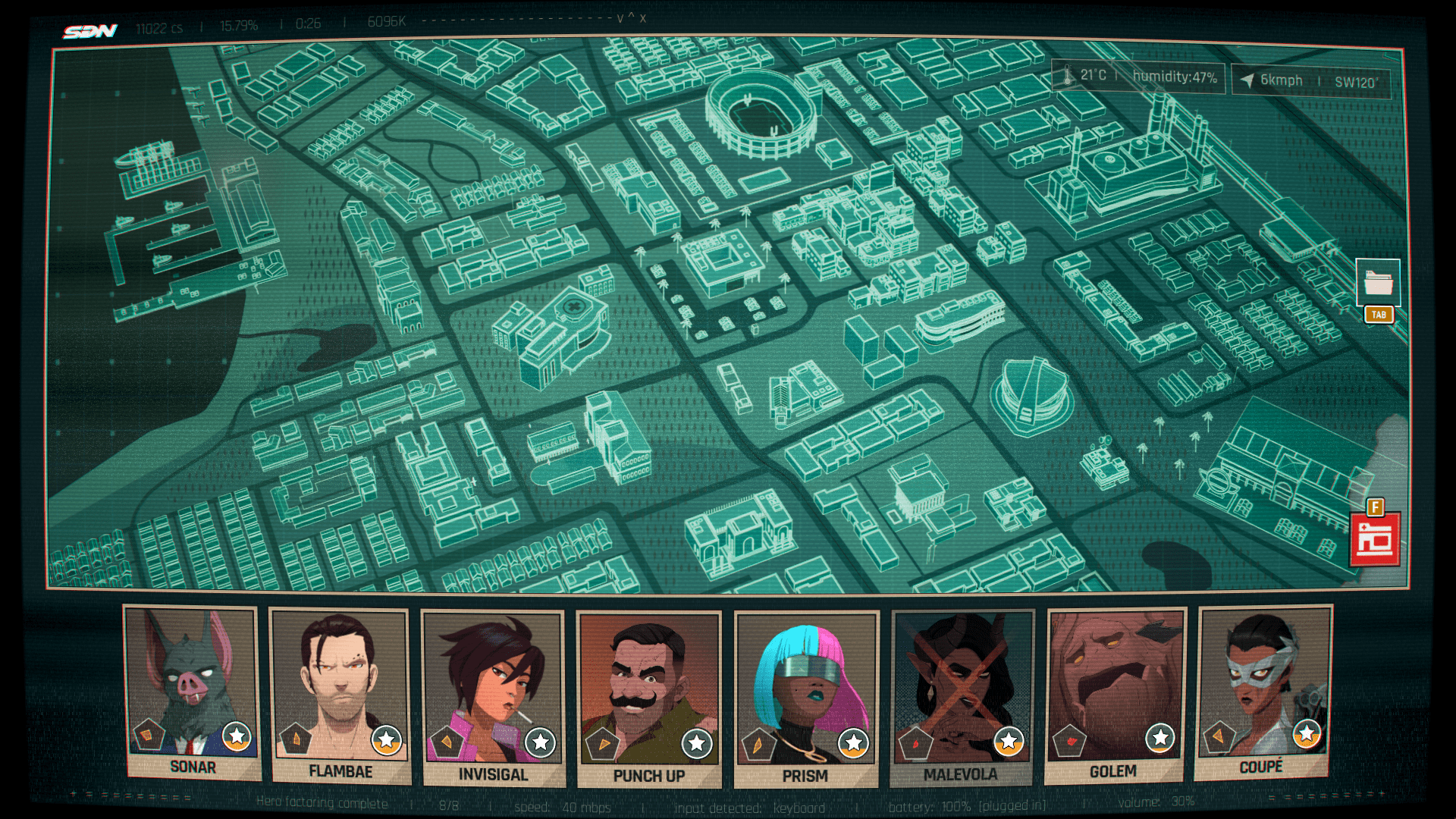Toggle the star badge on Coupé's card
The width and height of the screenshot is (1456, 819).
point(1306,733)
